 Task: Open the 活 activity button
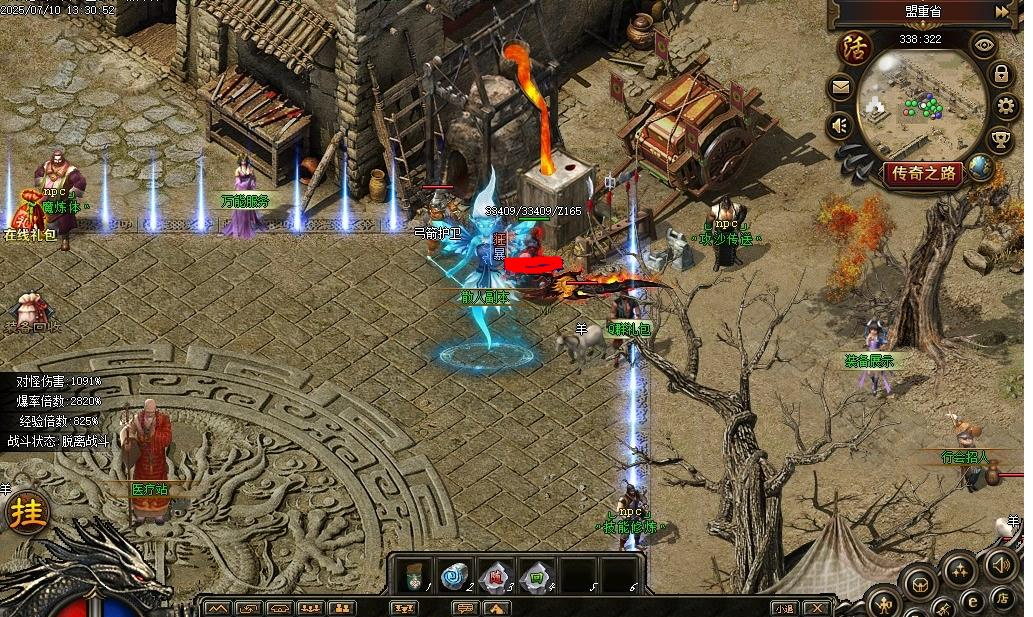pyautogui.click(x=855, y=46)
